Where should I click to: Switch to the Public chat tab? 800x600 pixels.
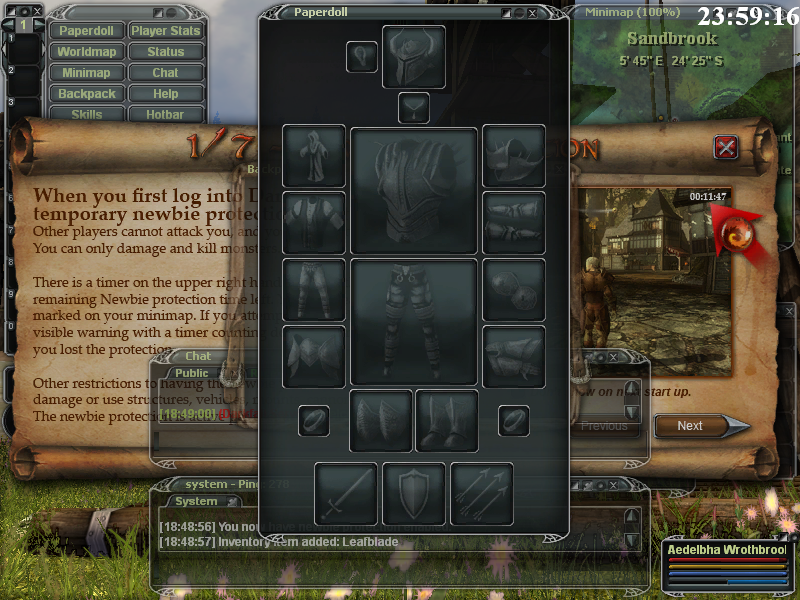pyautogui.click(x=192, y=373)
